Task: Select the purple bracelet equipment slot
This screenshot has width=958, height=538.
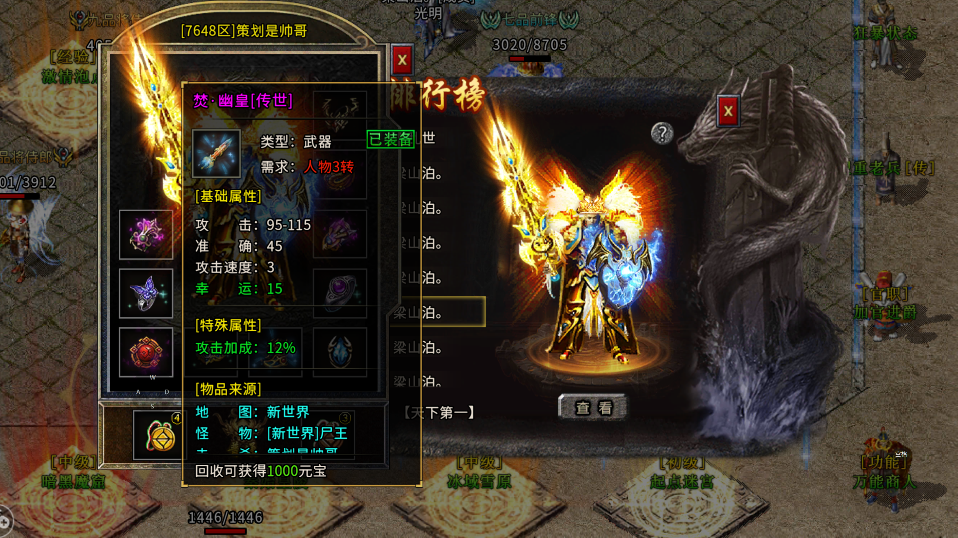Action: click(x=146, y=234)
